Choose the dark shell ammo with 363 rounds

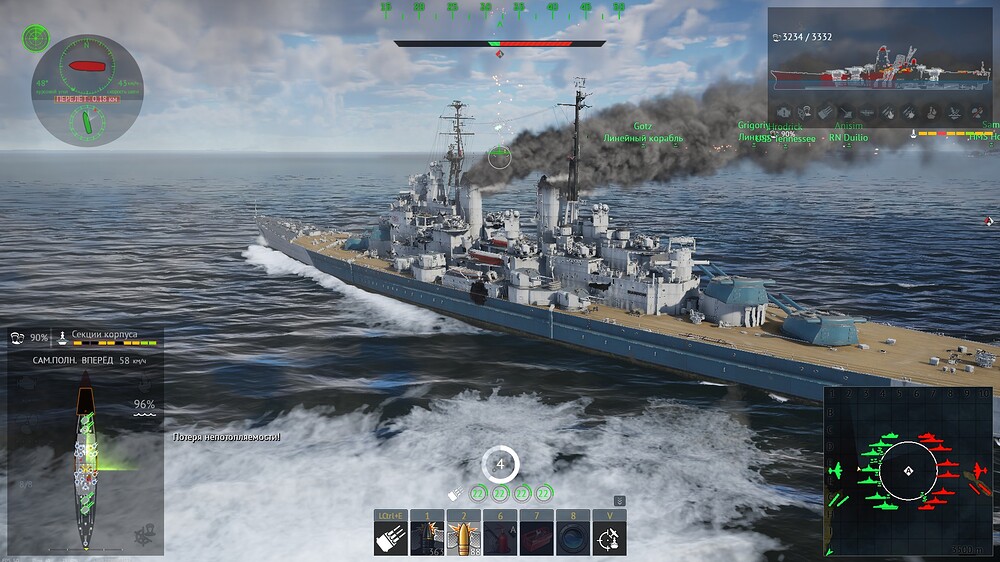coord(427,538)
